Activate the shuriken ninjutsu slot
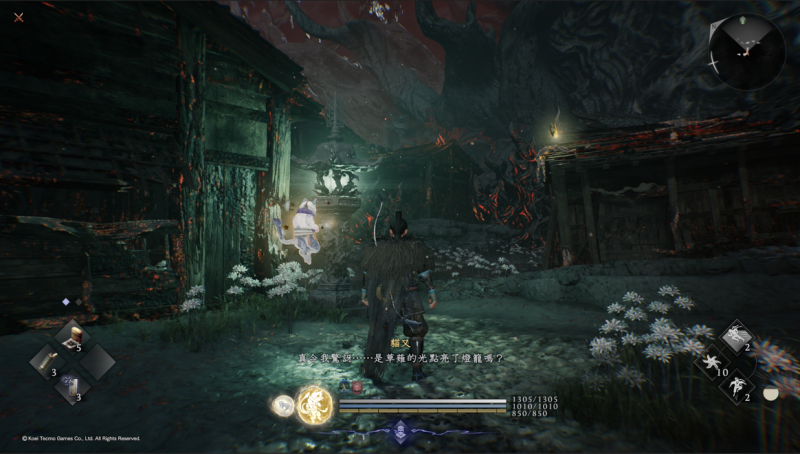This screenshot has height=454, width=800. [713, 361]
